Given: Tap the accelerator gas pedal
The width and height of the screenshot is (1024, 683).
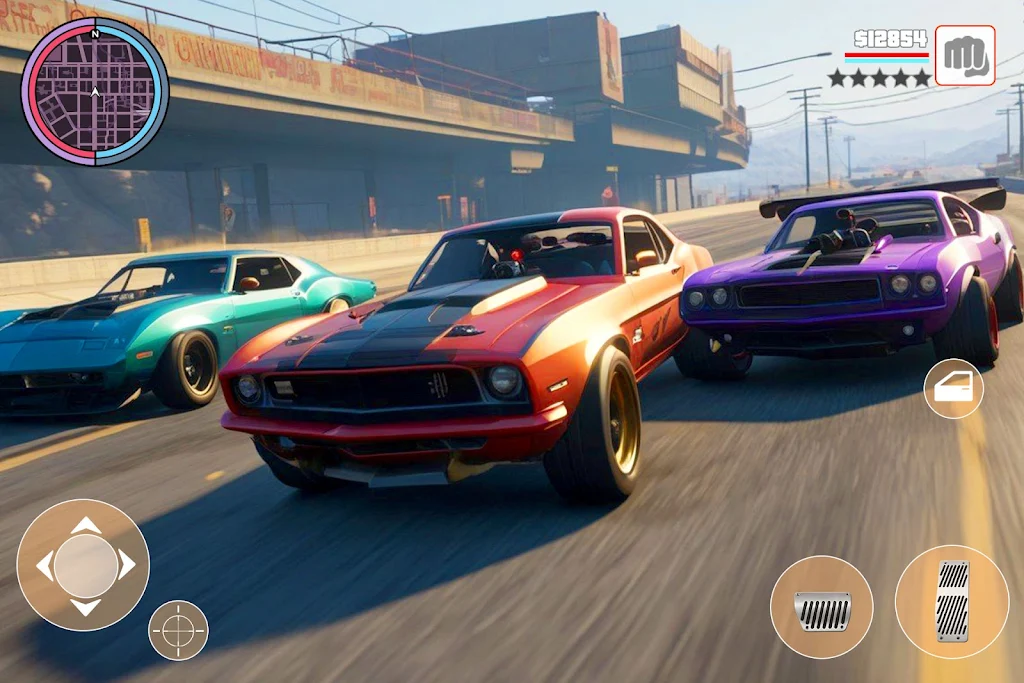Looking at the screenshot, I should click(x=952, y=601).
